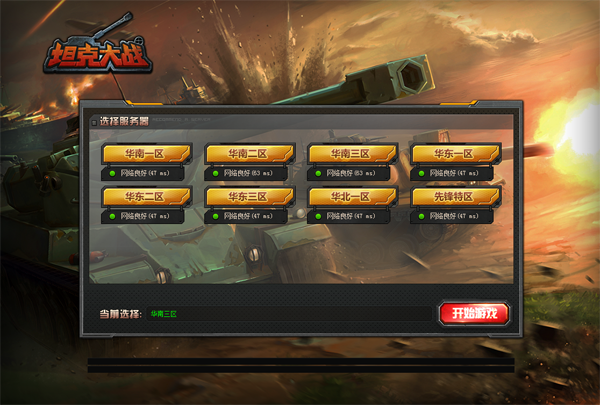Pick the 华南三区 server button
600x405 pixels.
click(x=352, y=153)
